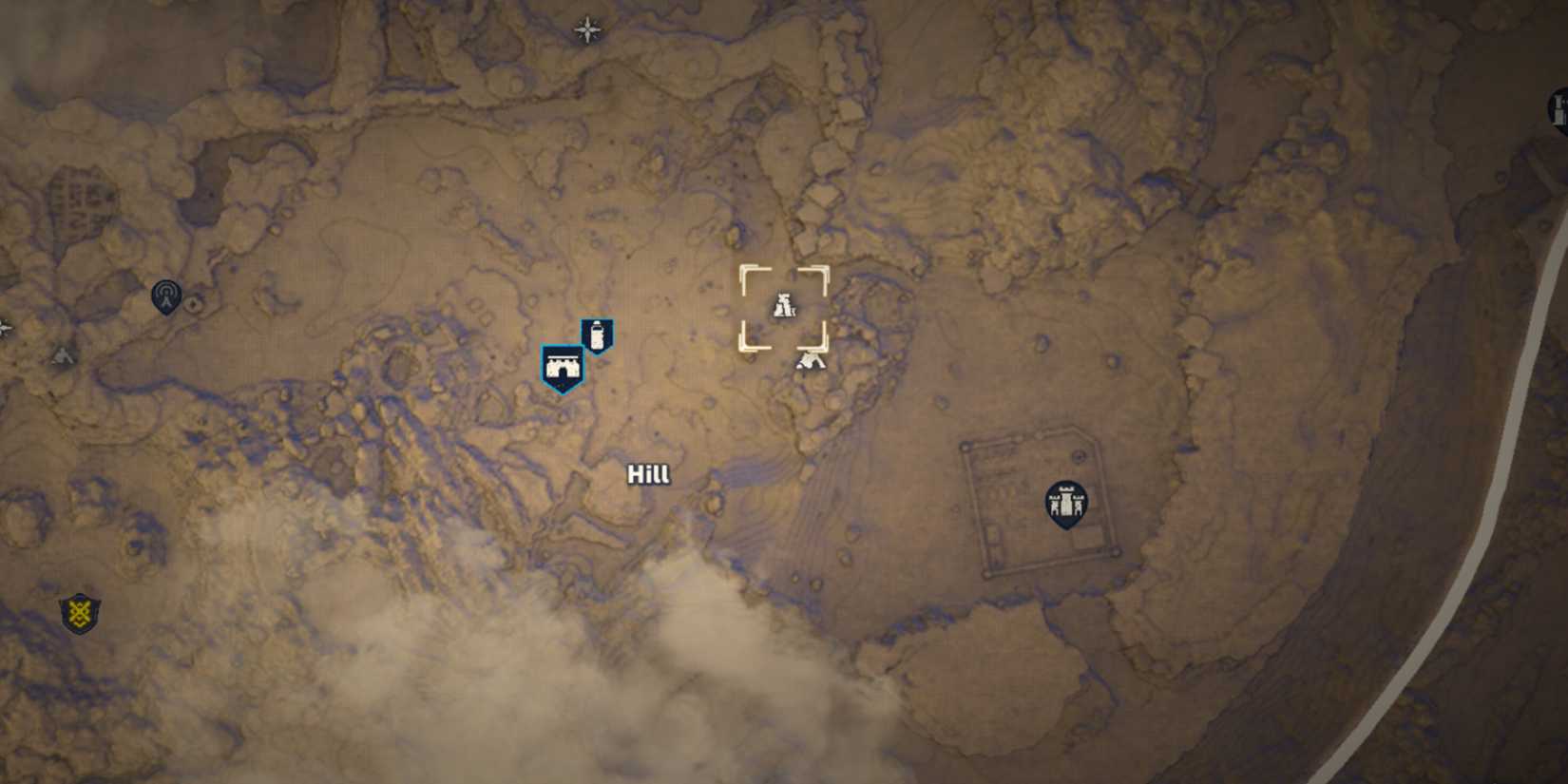Select the blue water-bottle supply marker
Screen dimensions: 1568x784
click(x=598, y=335)
